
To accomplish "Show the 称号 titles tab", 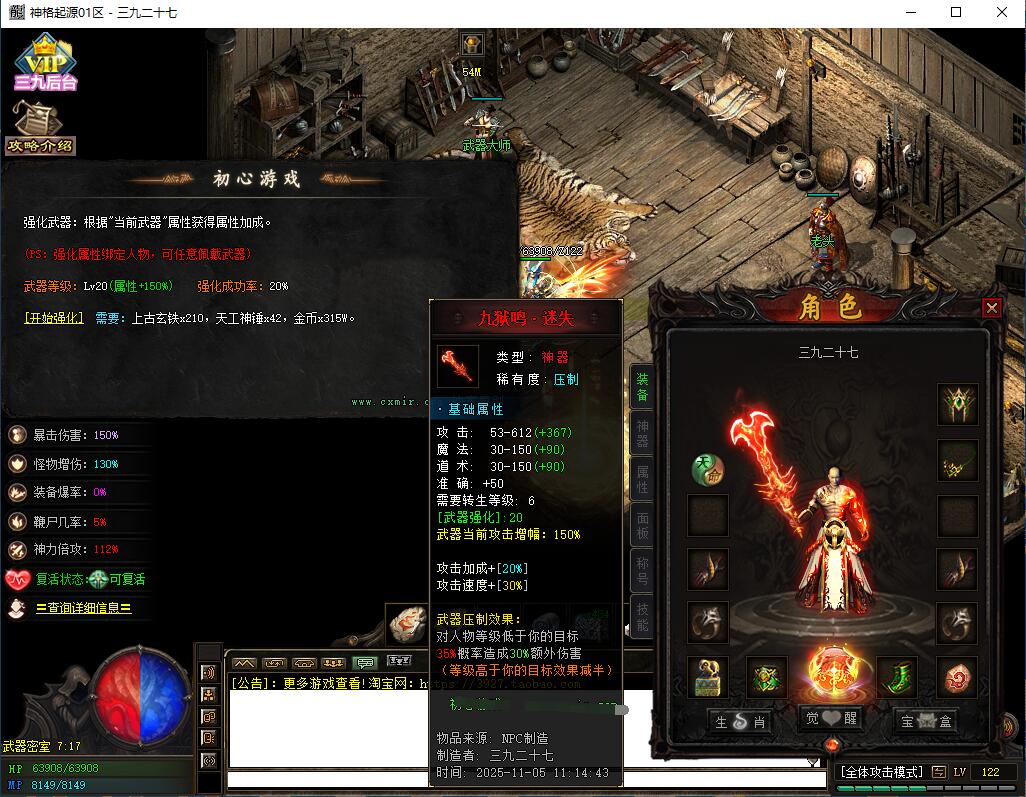I will 642,569.
